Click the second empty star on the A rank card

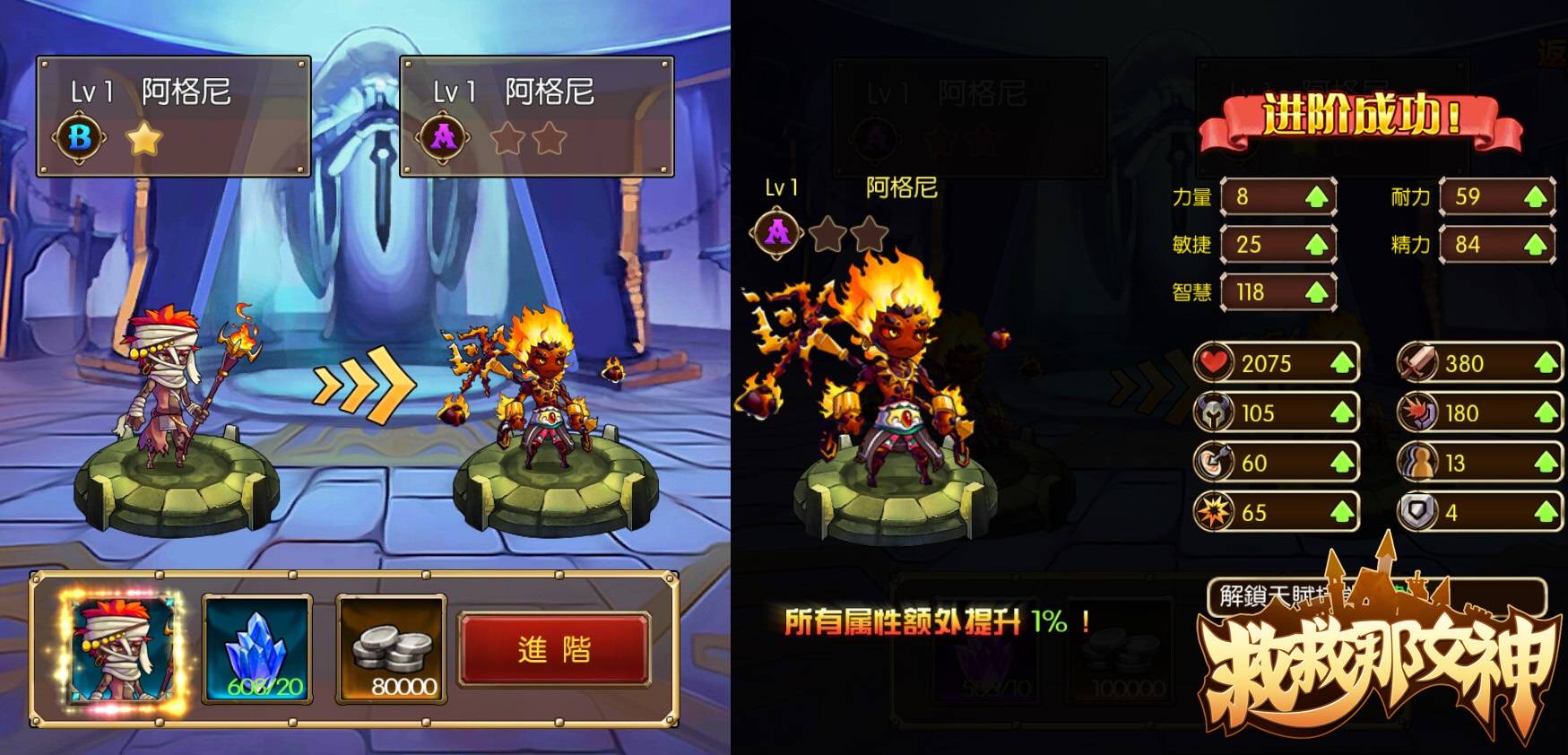point(550,140)
